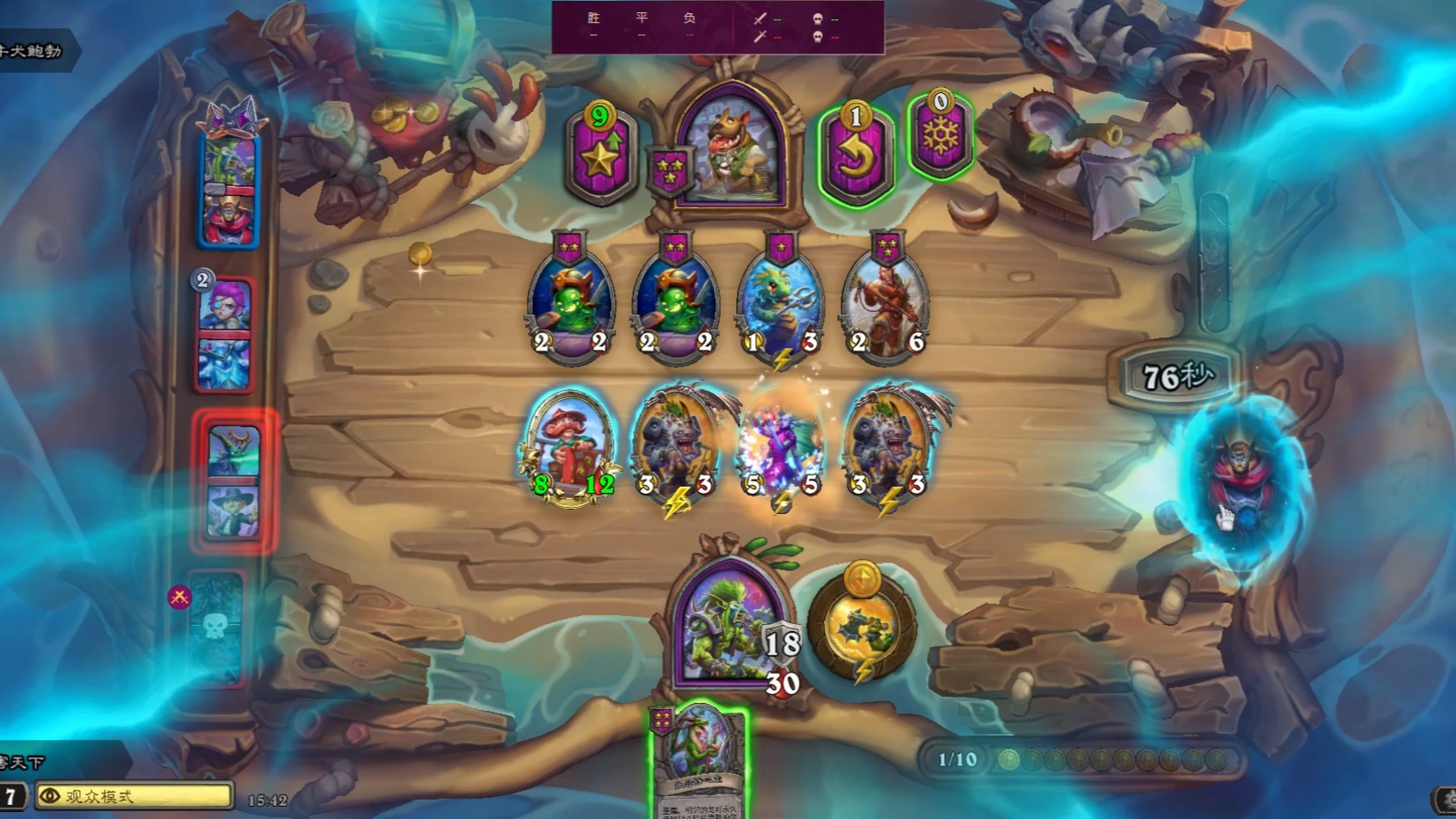Inspect the pink-haired leaderboard player portrait

click(225, 334)
